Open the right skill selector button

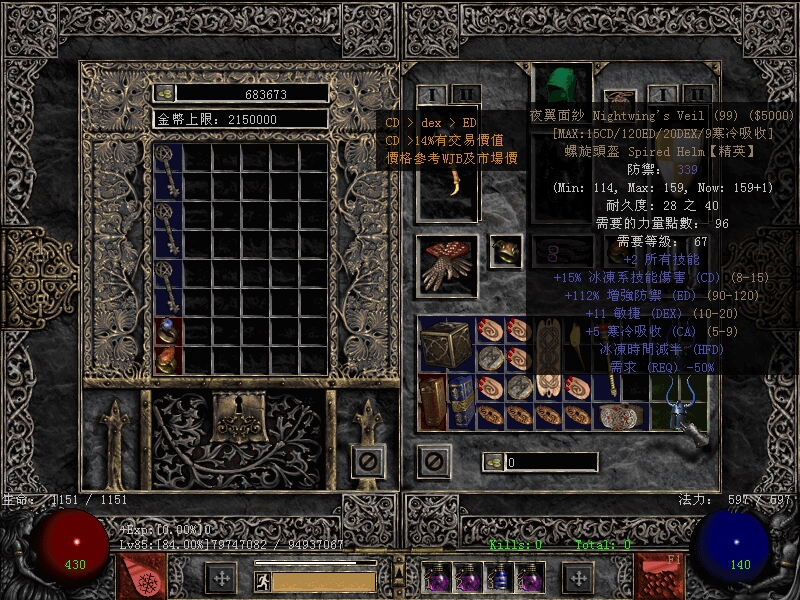(661, 577)
